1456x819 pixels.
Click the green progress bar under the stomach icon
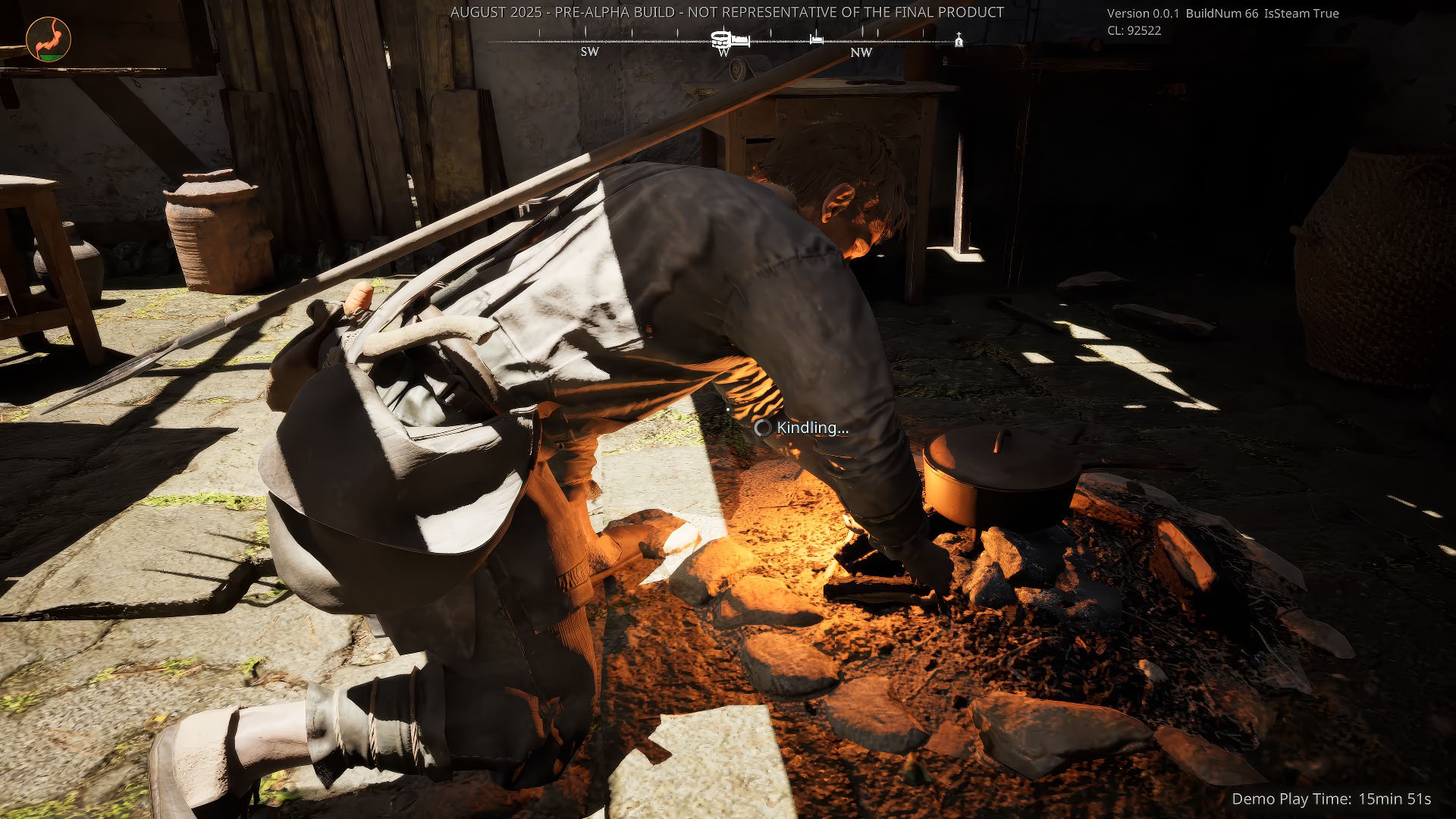tap(49, 58)
